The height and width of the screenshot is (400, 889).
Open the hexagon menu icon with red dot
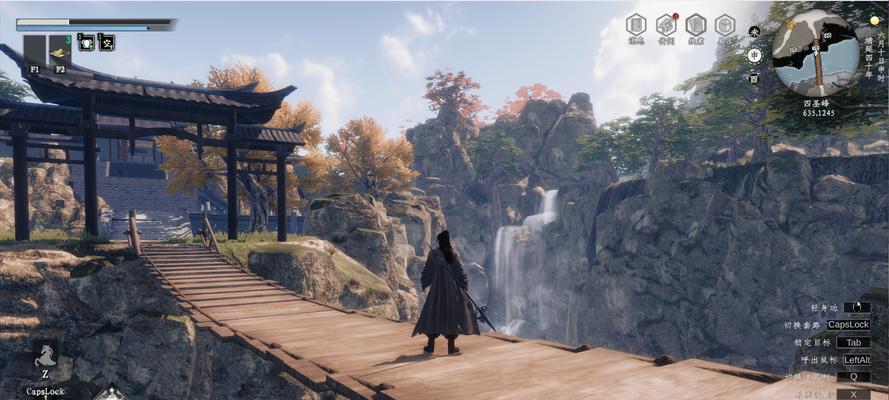(x=666, y=25)
